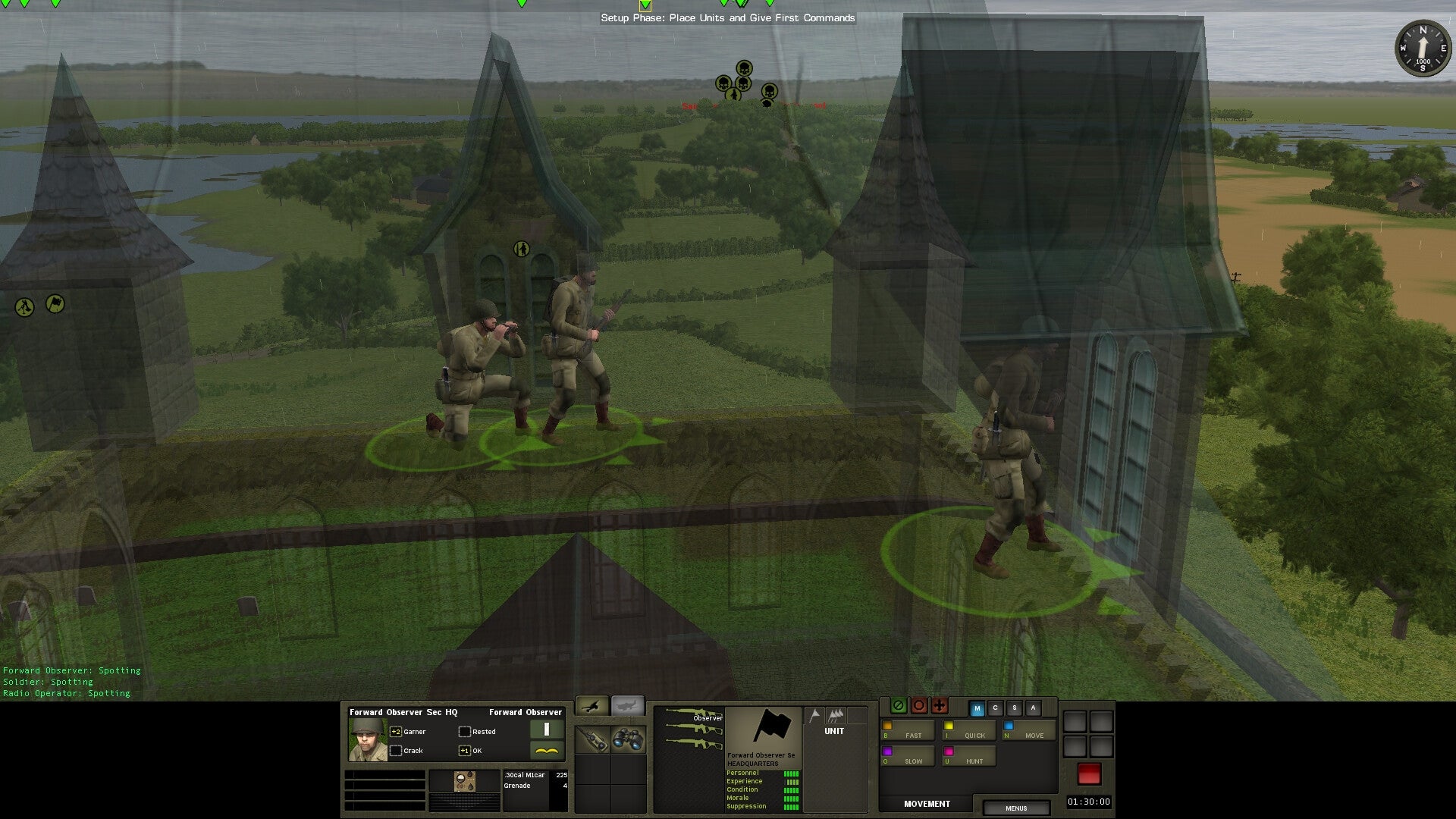Click the floating unit icon above the church roof
This screenshot has height=819, width=1456.
(x=520, y=250)
